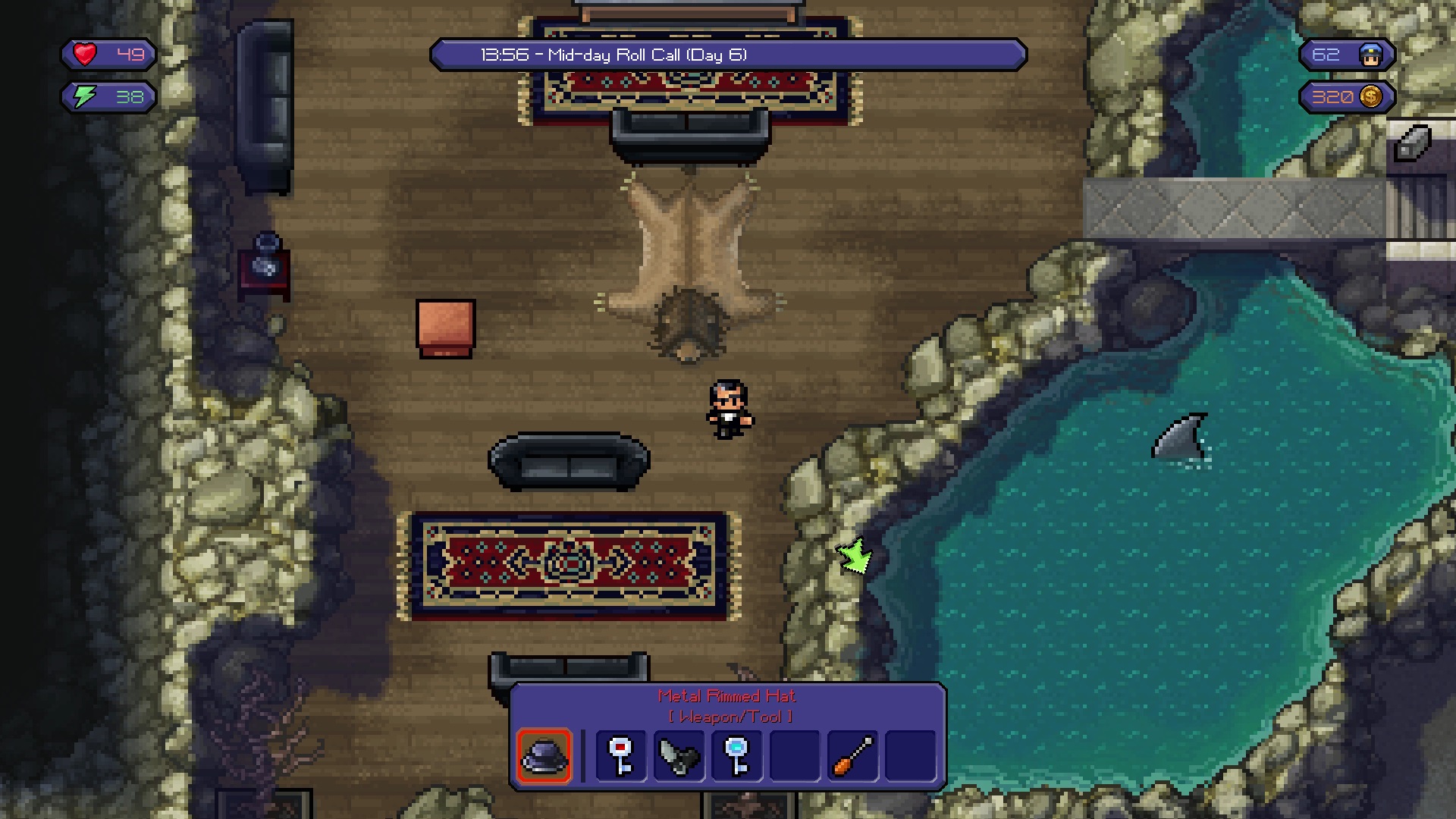Click the empty inventory slot beside the cyan key
The width and height of the screenshot is (1456, 819).
(795, 756)
